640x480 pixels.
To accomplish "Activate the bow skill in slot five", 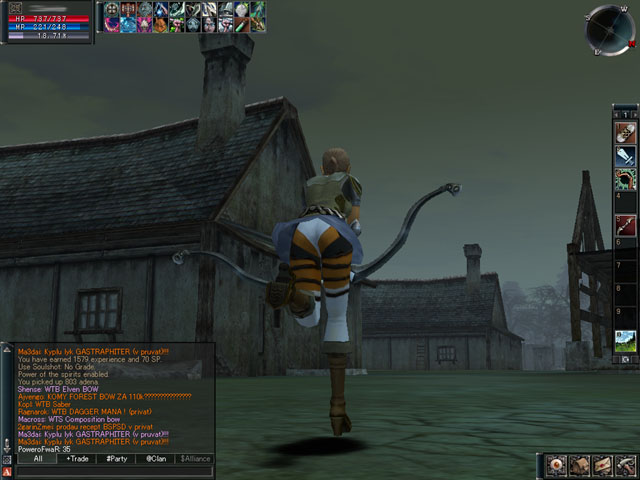I will click(x=625, y=227).
